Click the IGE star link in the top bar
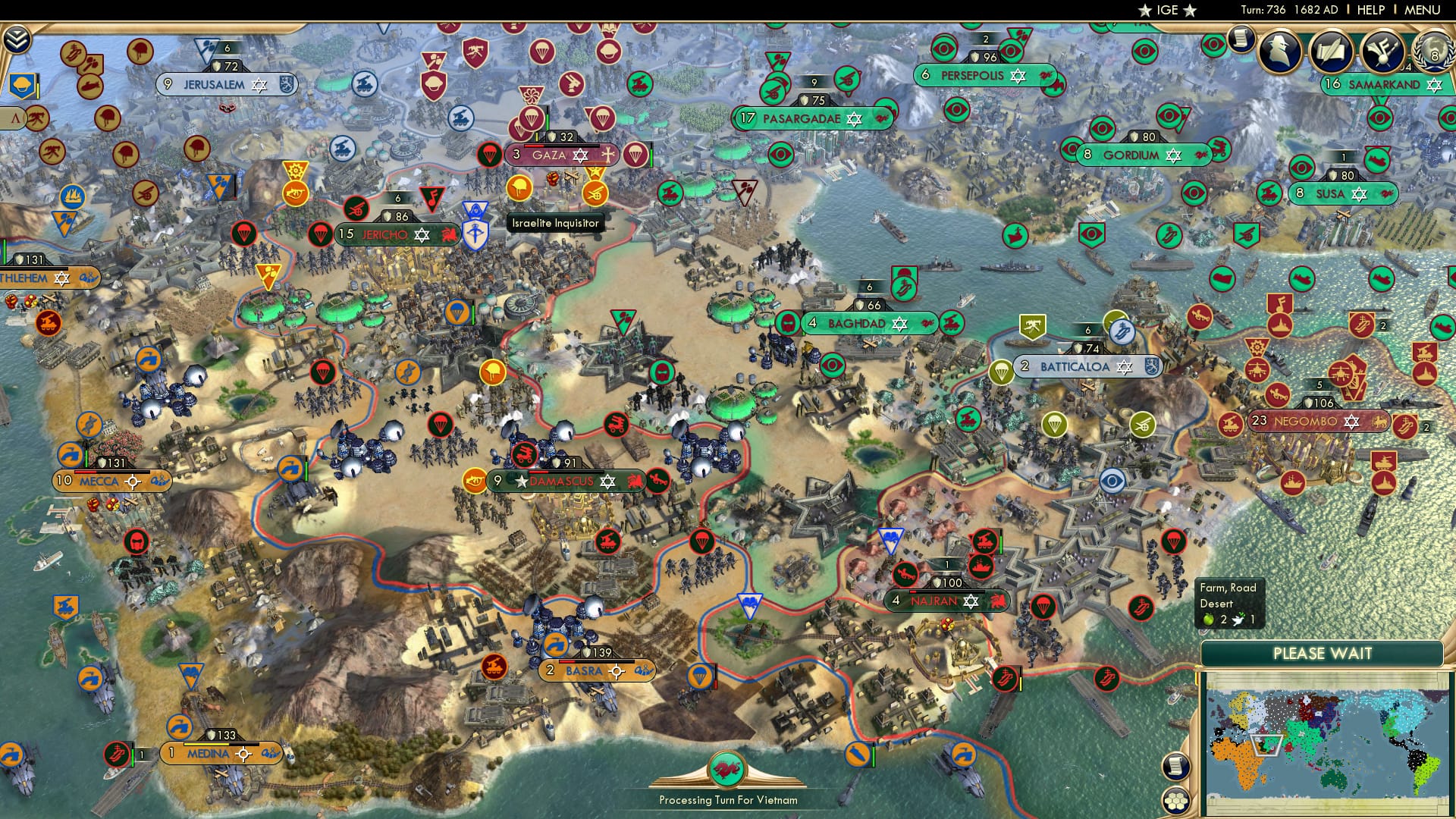Image resolution: width=1456 pixels, height=819 pixels. coord(1166,10)
